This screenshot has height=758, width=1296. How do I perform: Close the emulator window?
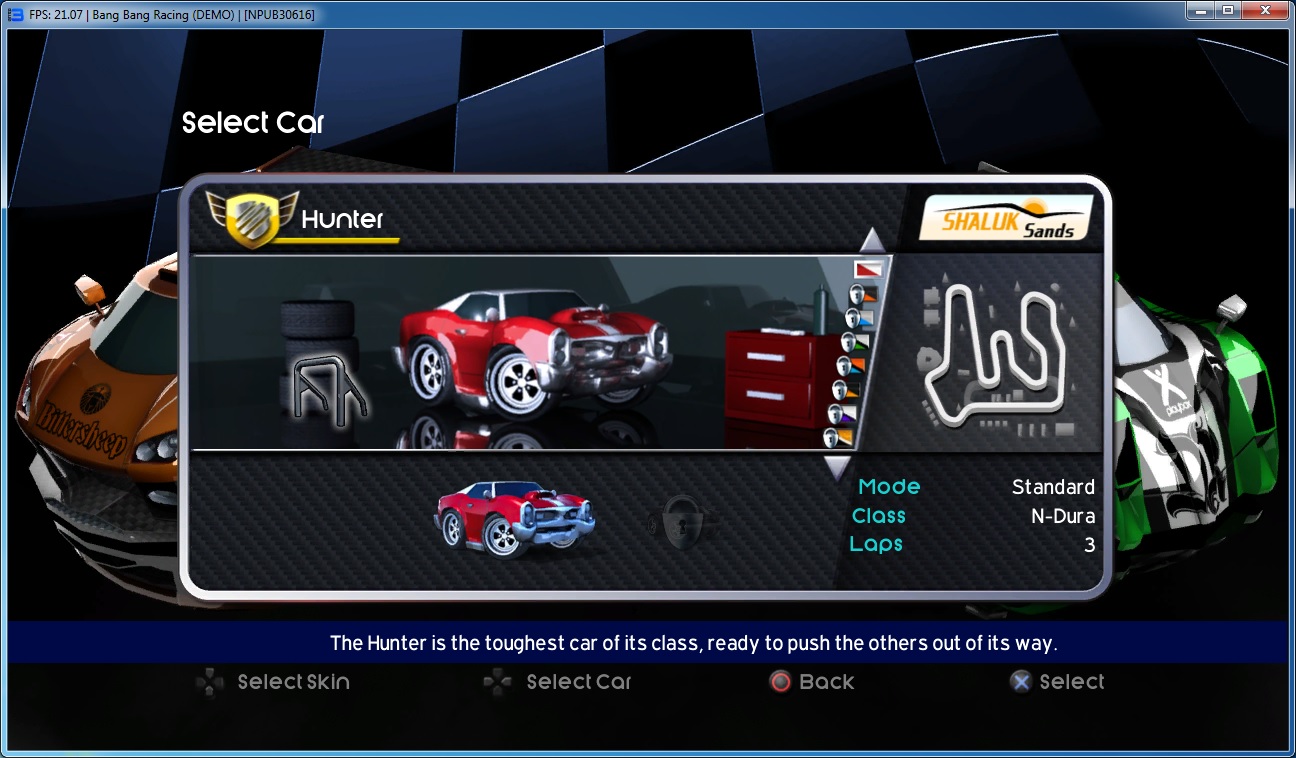click(1263, 10)
